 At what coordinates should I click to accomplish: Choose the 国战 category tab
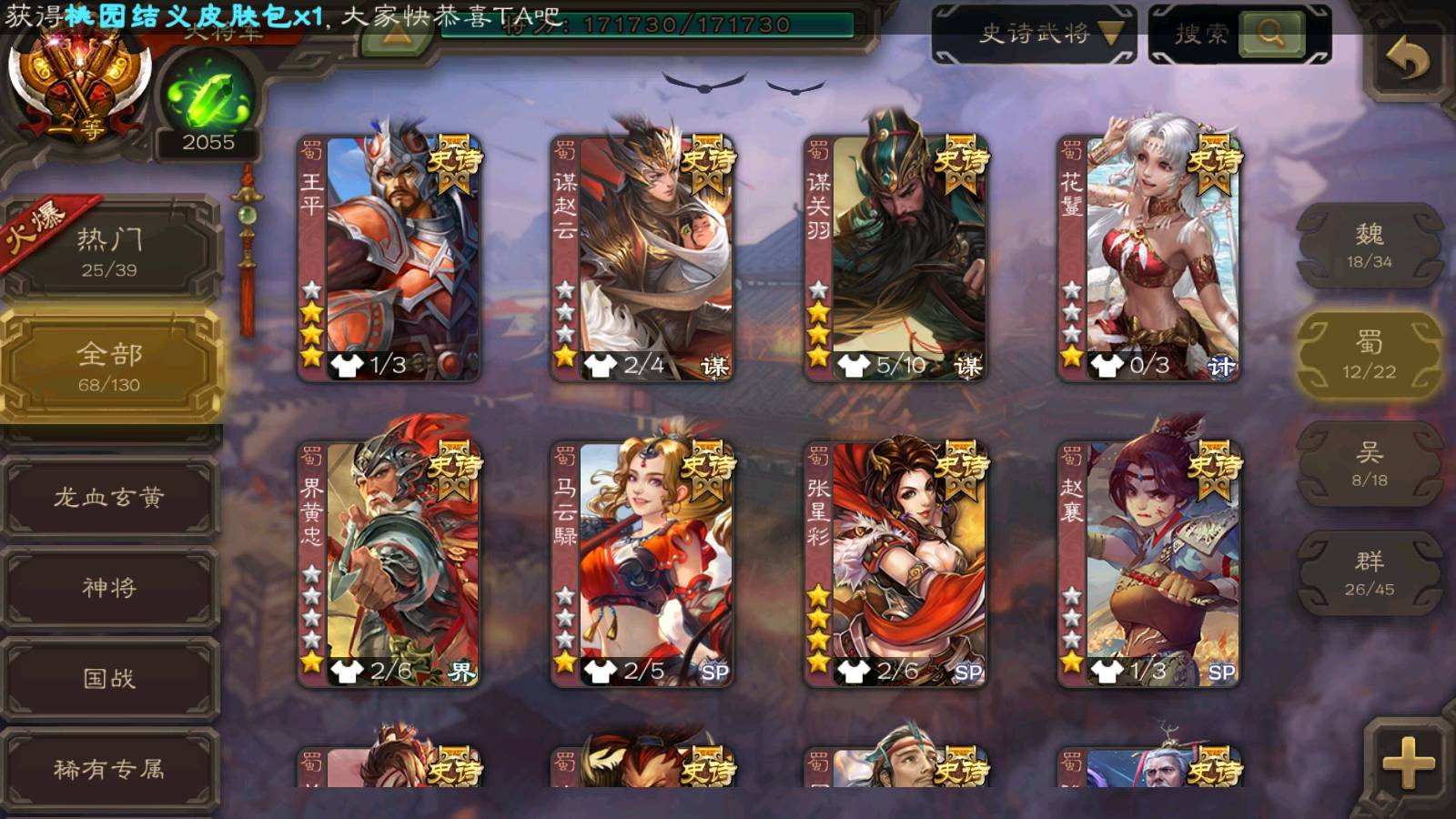tap(109, 678)
